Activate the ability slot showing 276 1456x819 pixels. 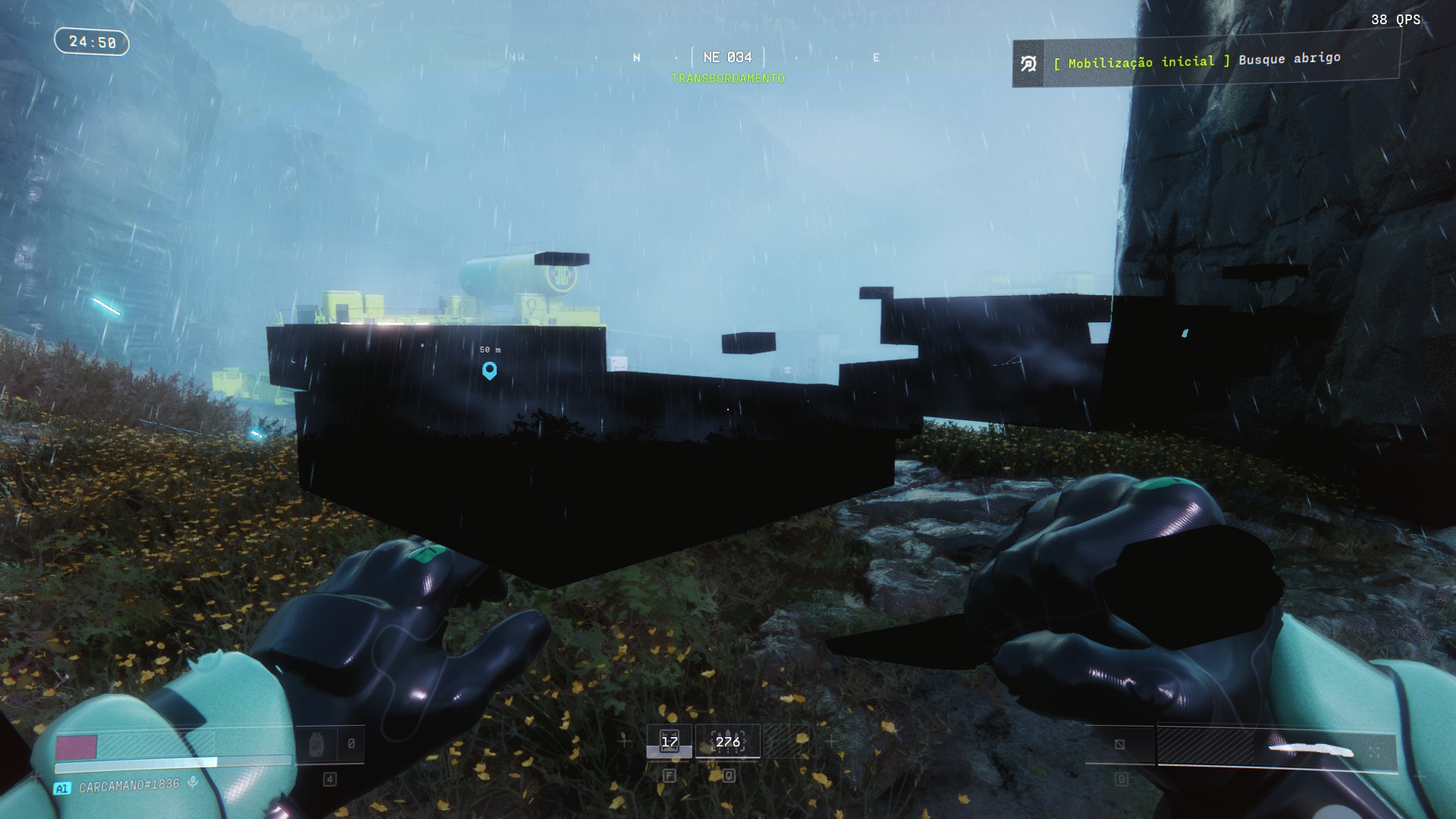727,742
